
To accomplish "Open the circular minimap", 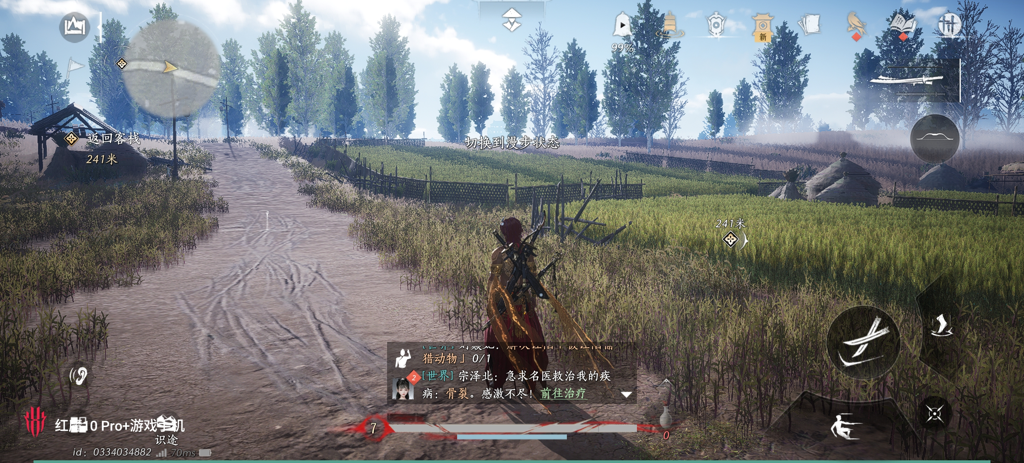I will [171, 68].
